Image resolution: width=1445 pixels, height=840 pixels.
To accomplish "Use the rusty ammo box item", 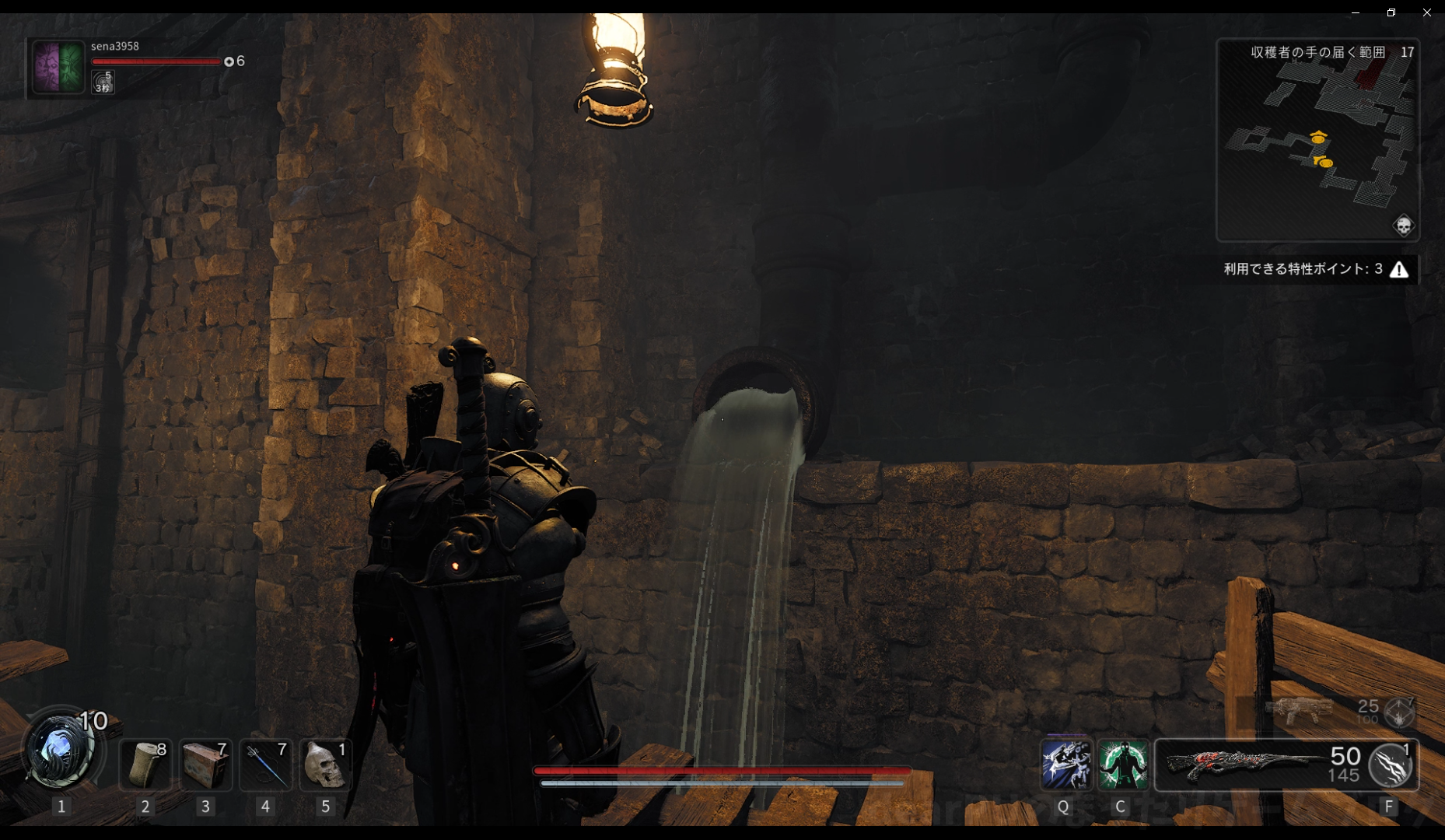I will coord(205,765).
